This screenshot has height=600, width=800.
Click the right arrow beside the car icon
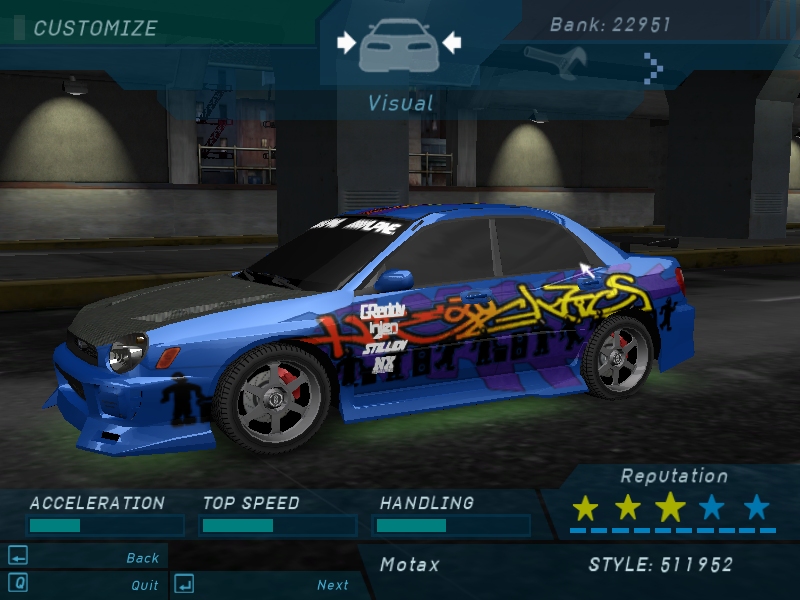pos(451,42)
